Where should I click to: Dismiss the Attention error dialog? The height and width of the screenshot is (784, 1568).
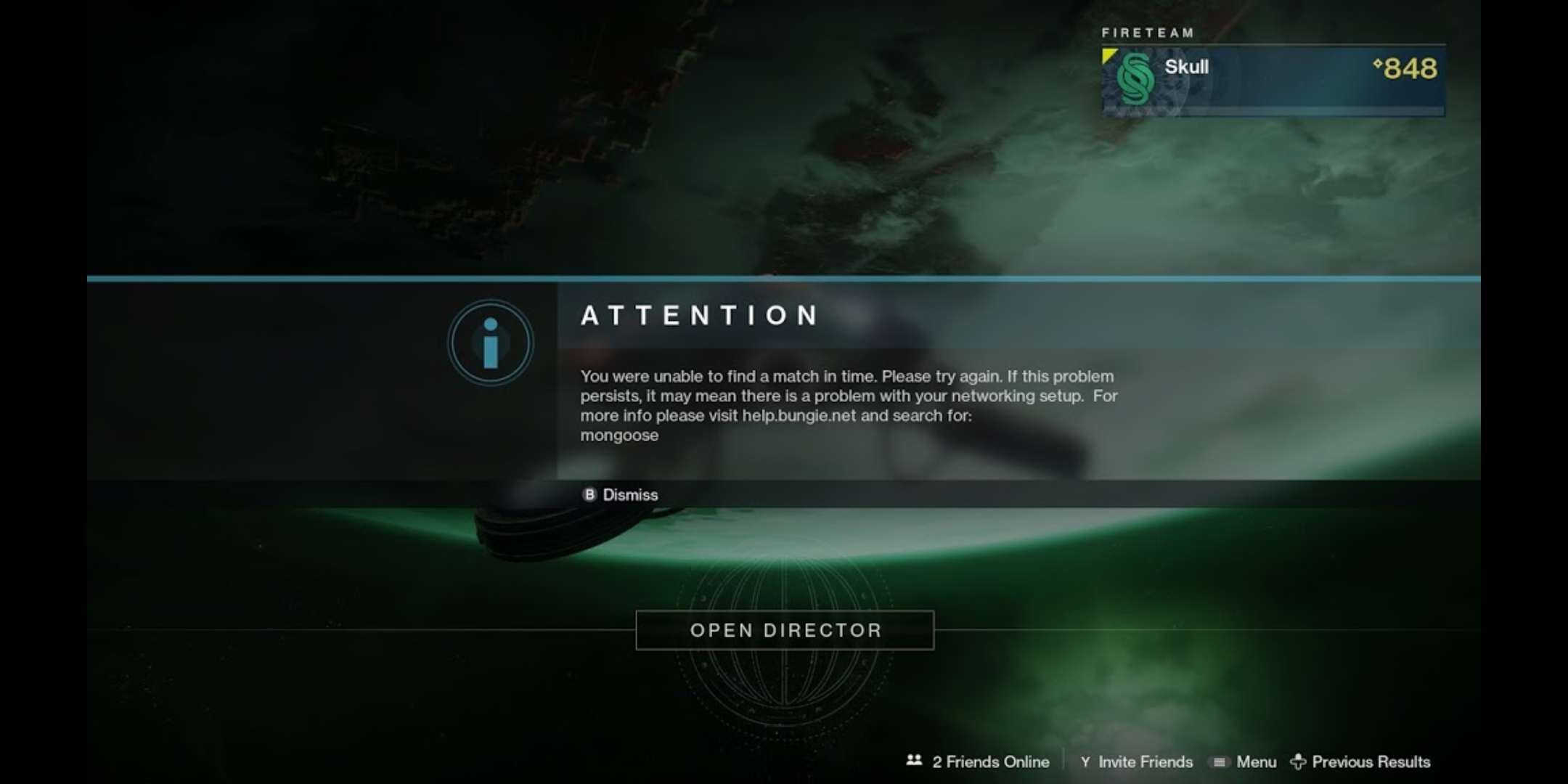pyautogui.click(x=621, y=495)
